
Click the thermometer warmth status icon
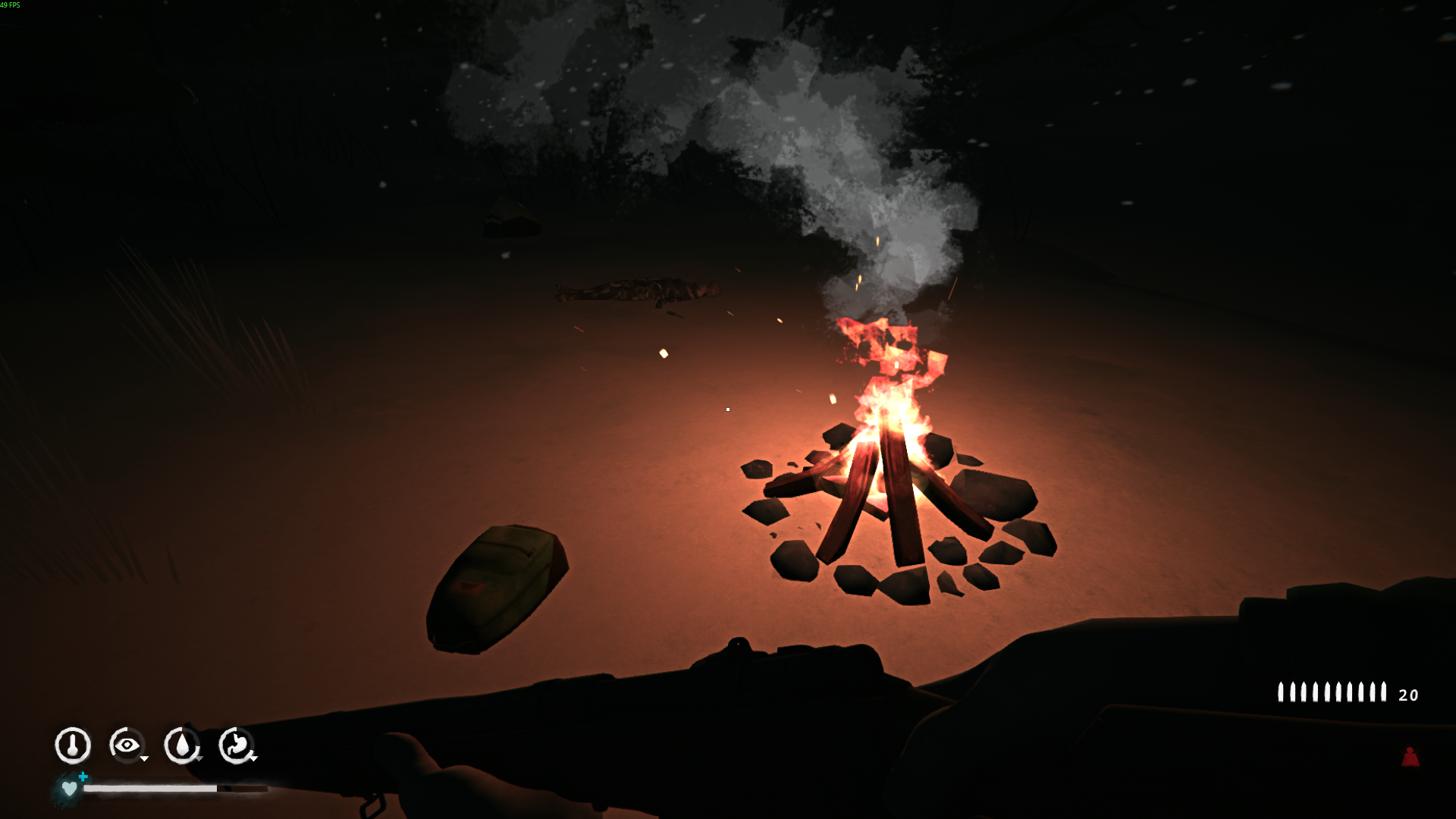pos(73,745)
